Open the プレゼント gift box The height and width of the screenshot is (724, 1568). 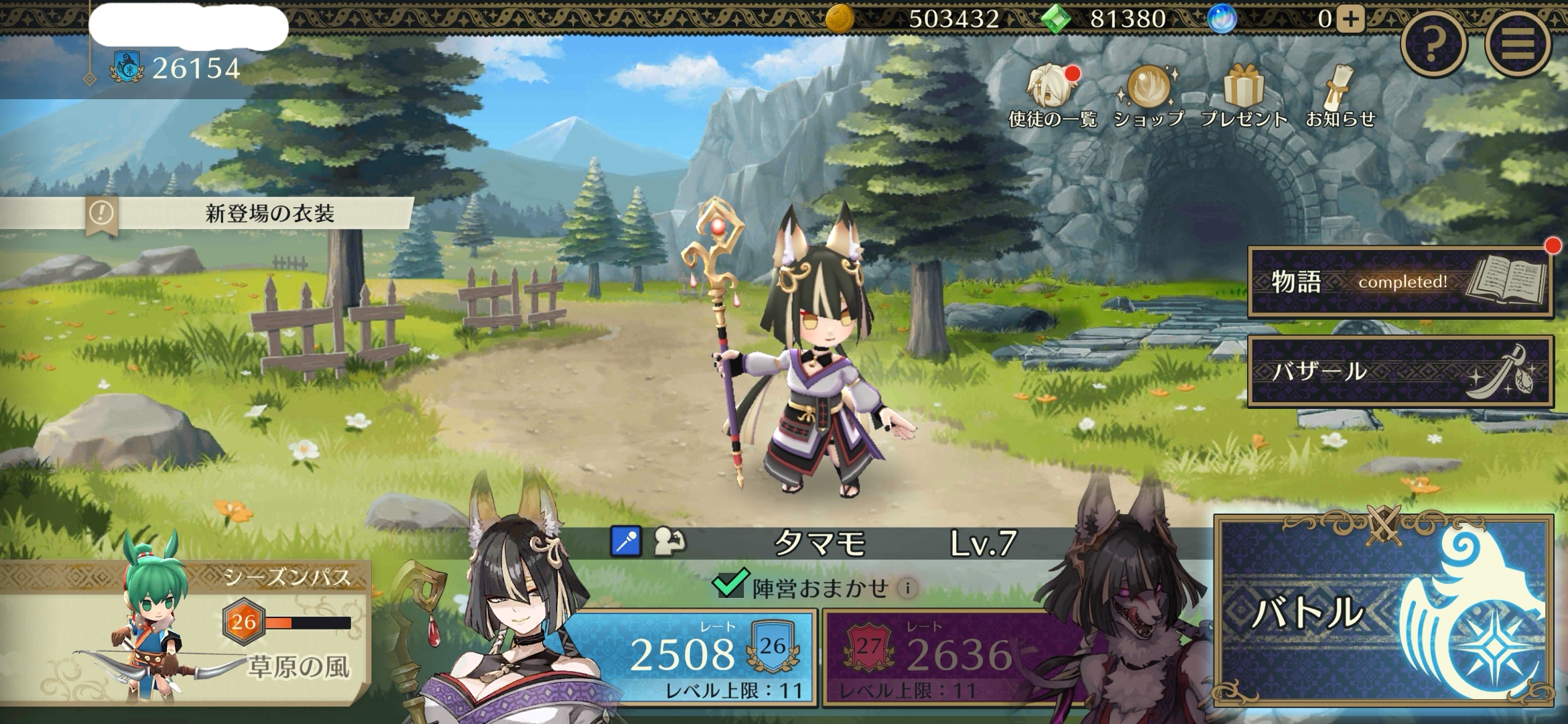1244,97
